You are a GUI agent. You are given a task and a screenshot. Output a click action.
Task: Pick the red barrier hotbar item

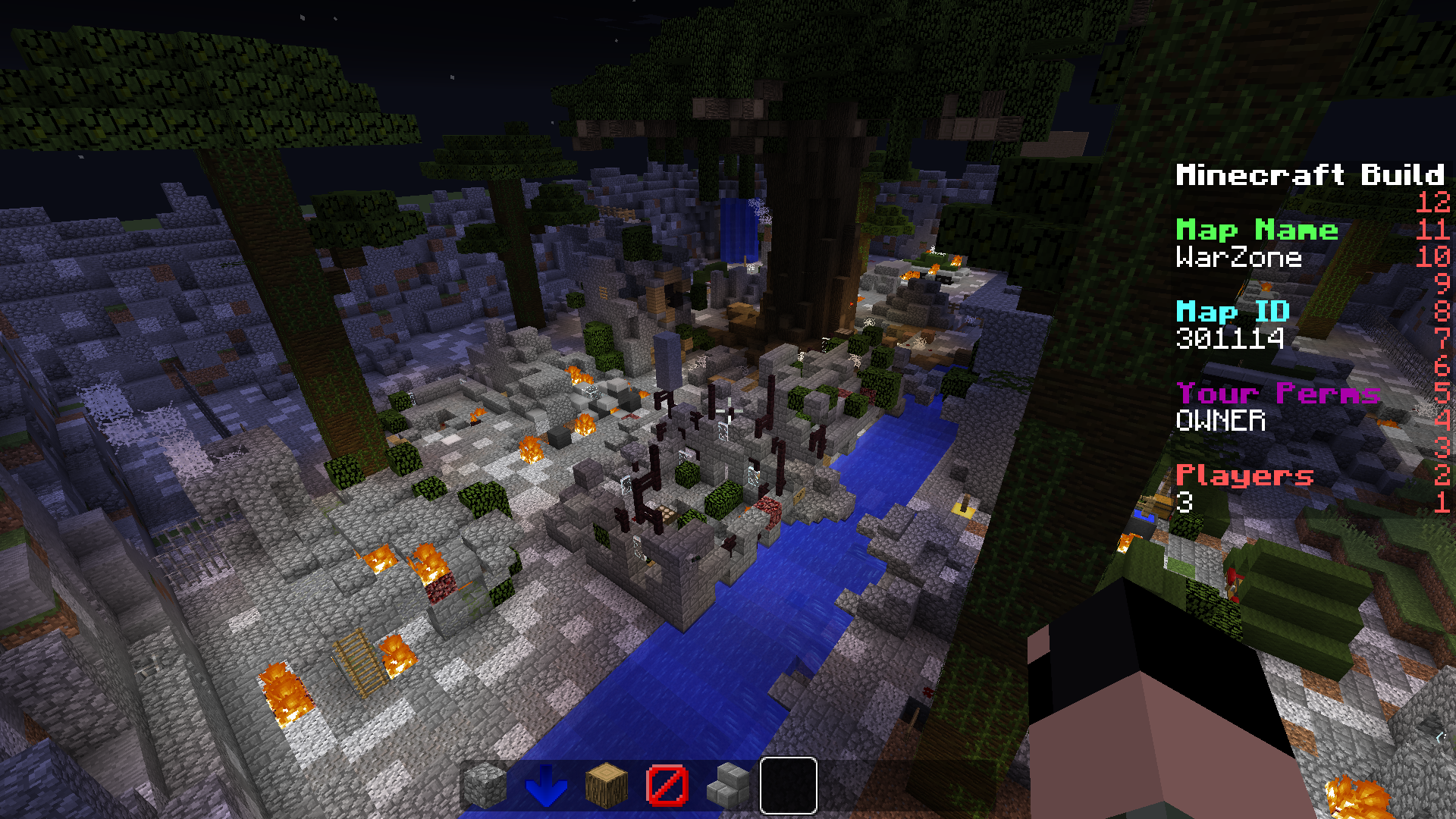(x=667, y=786)
